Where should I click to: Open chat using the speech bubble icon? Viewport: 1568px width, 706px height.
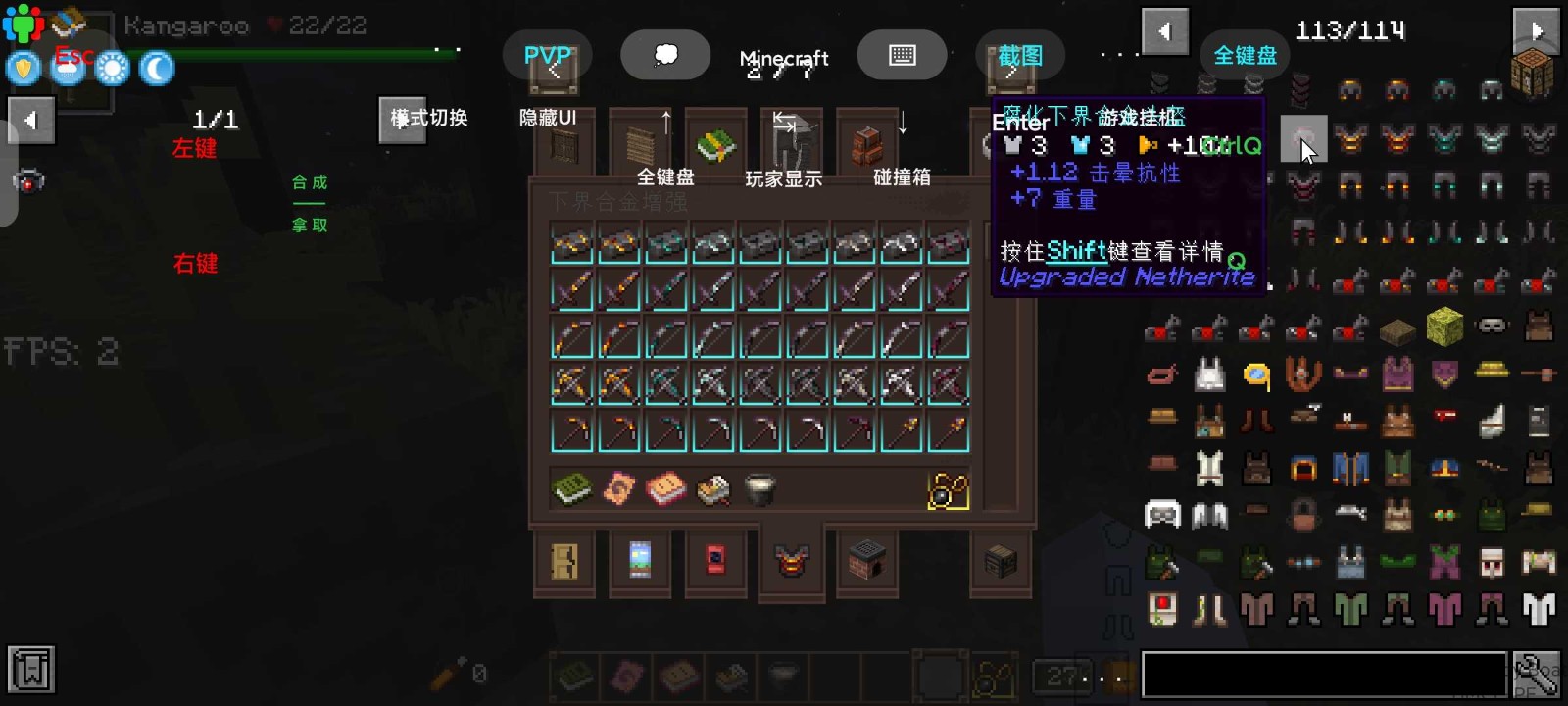coord(666,55)
